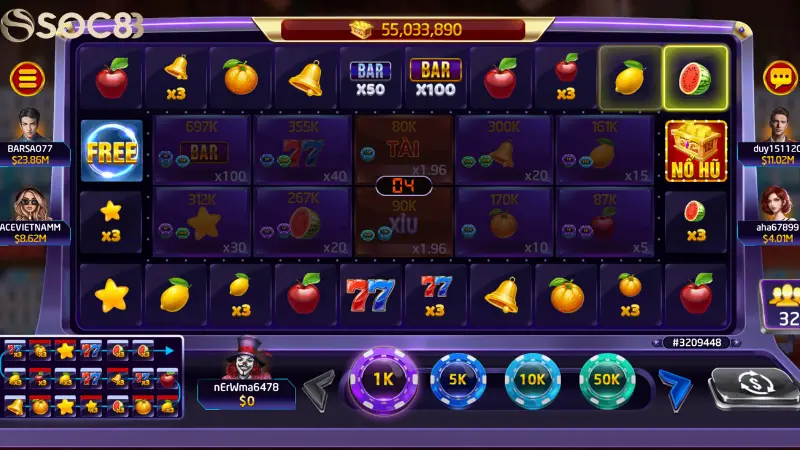
Task: Bet on the orange x10 tile
Action: 505,221
